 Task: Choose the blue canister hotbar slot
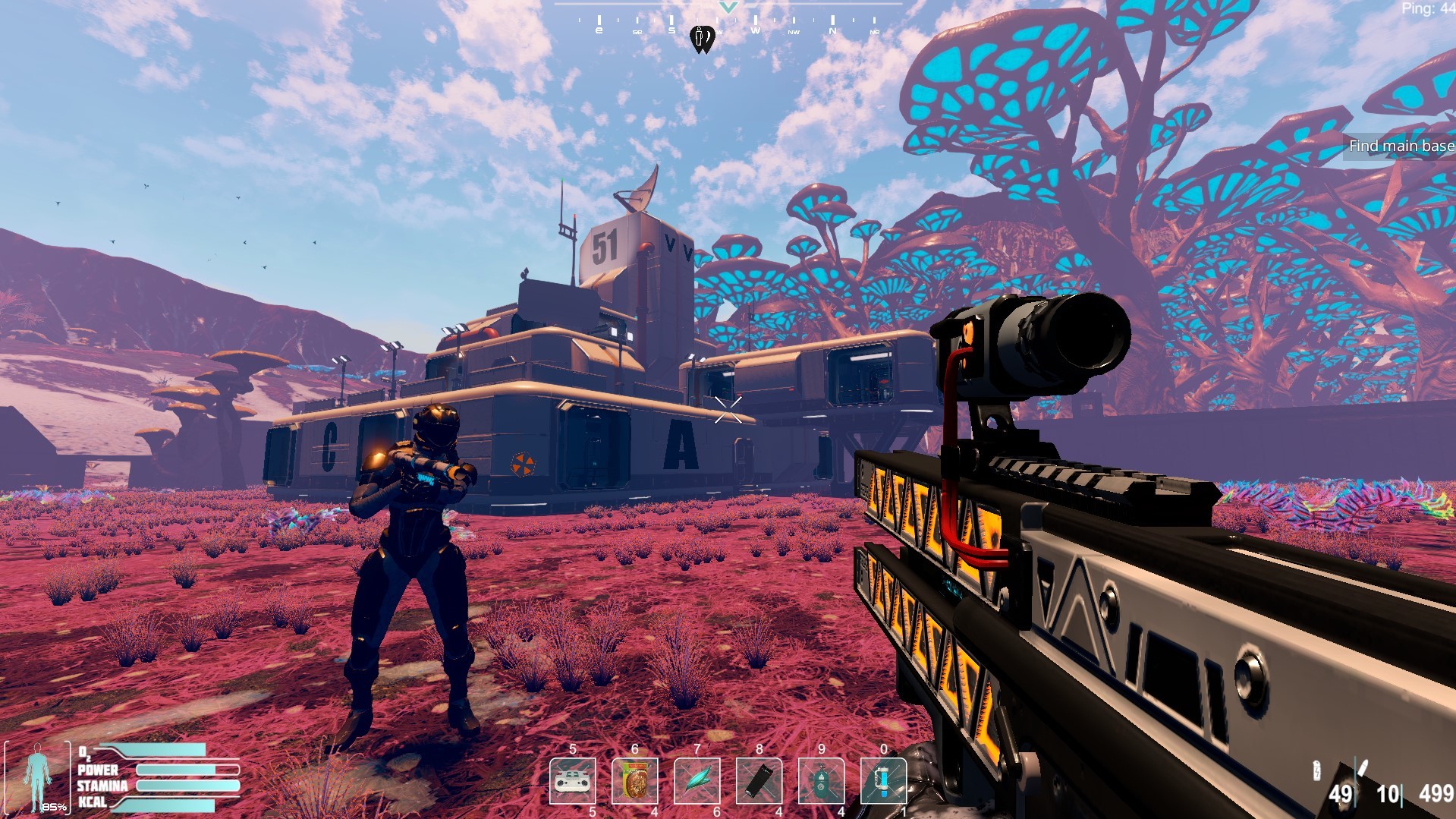[883, 781]
